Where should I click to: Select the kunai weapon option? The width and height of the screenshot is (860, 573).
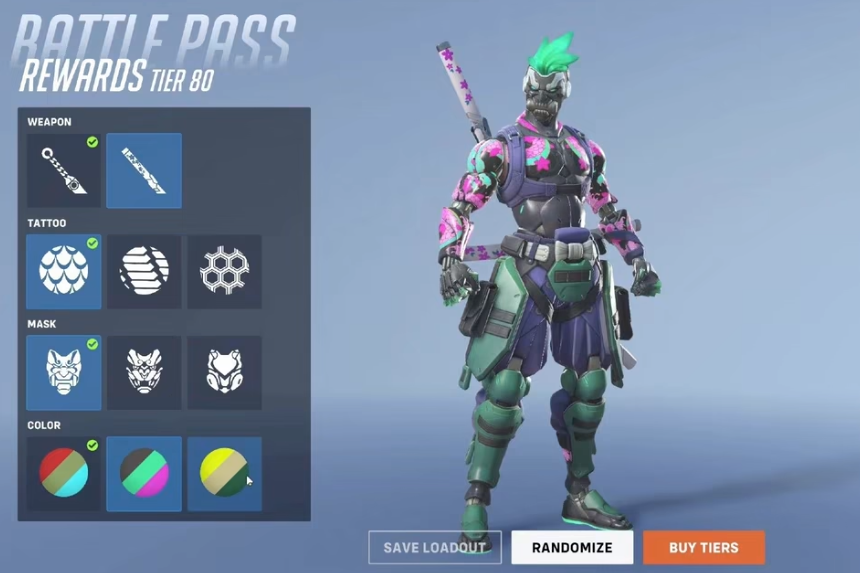pyautogui.click(x=63, y=171)
